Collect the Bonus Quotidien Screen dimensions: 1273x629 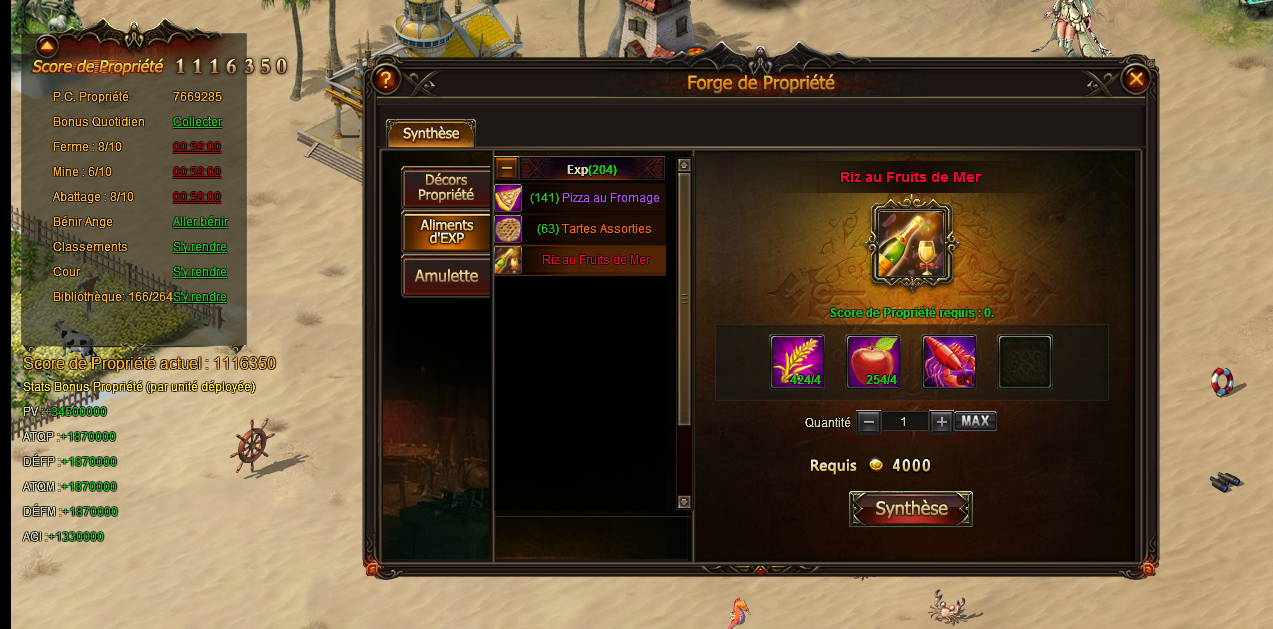coord(197,122)
